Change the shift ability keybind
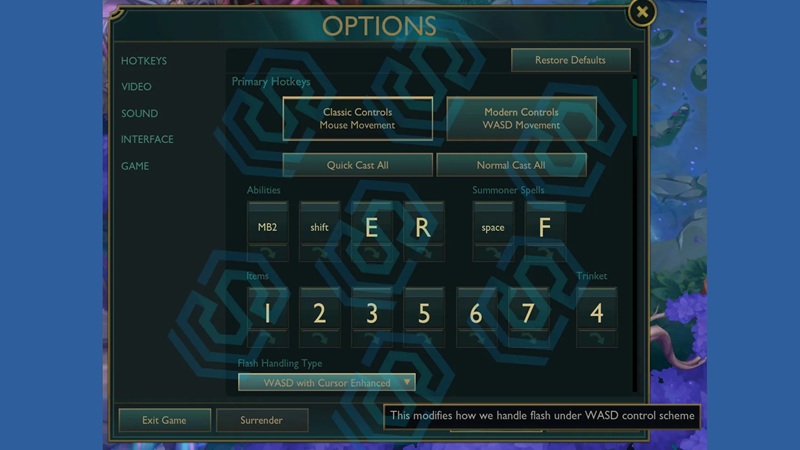The height and width of the screenshot is (450, 800). [x=319, y=227]
